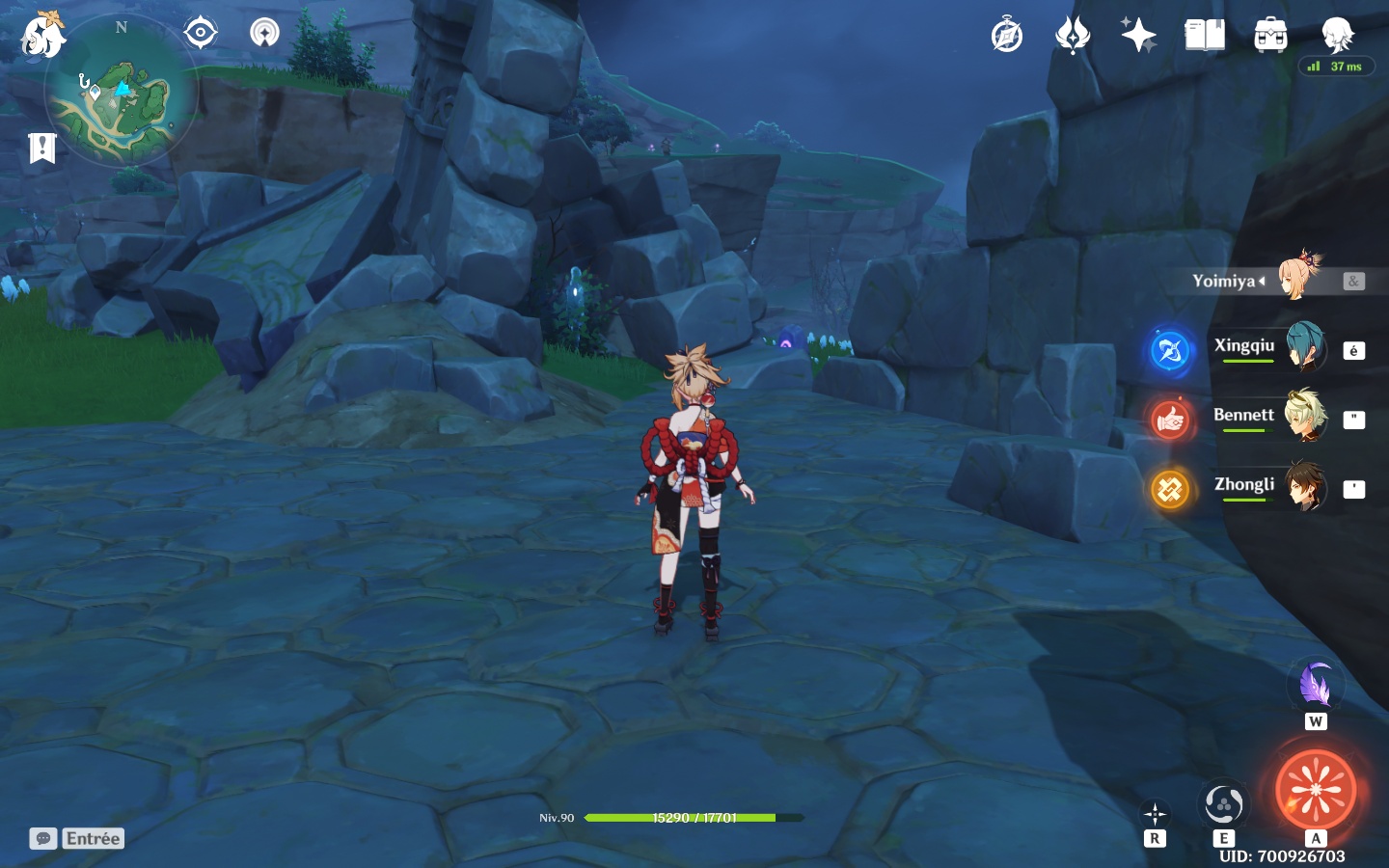Trigger Zhongli's geo burst icon
Image resolution: width=1389 pixels, height=868 pixels.
point(1170,489)
